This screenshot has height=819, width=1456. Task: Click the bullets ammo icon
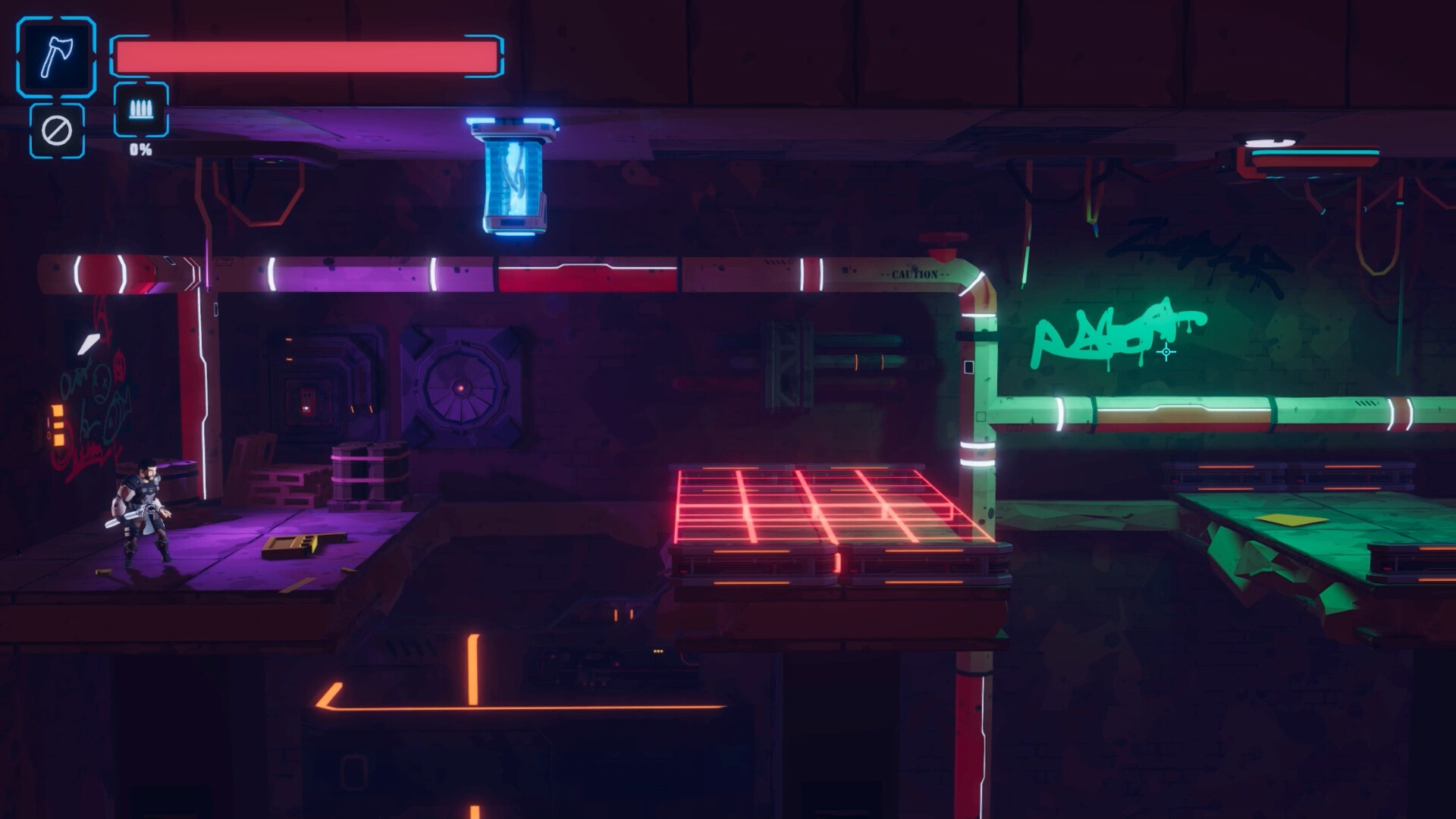[x=139, y=109]
